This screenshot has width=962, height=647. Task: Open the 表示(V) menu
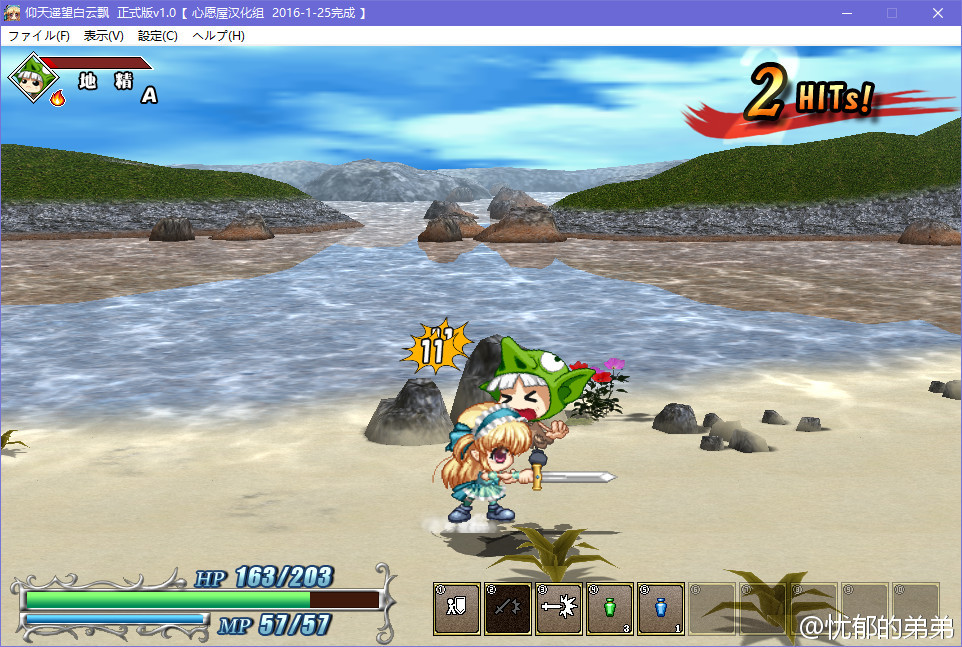(104, 36)
